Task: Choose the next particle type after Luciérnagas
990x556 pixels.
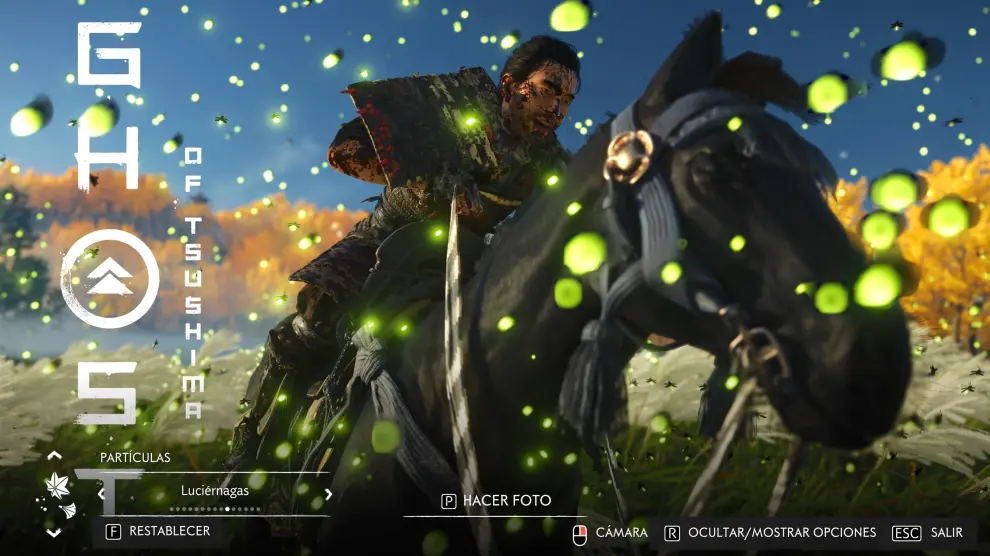Action: pos(328,494)
